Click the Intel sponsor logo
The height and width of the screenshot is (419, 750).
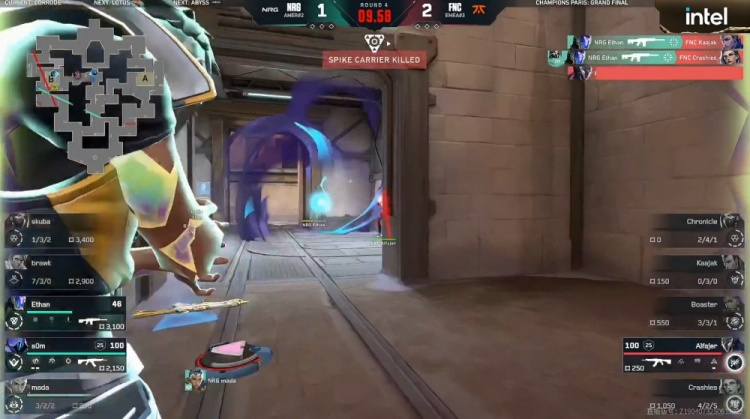(x=706, y=17)
